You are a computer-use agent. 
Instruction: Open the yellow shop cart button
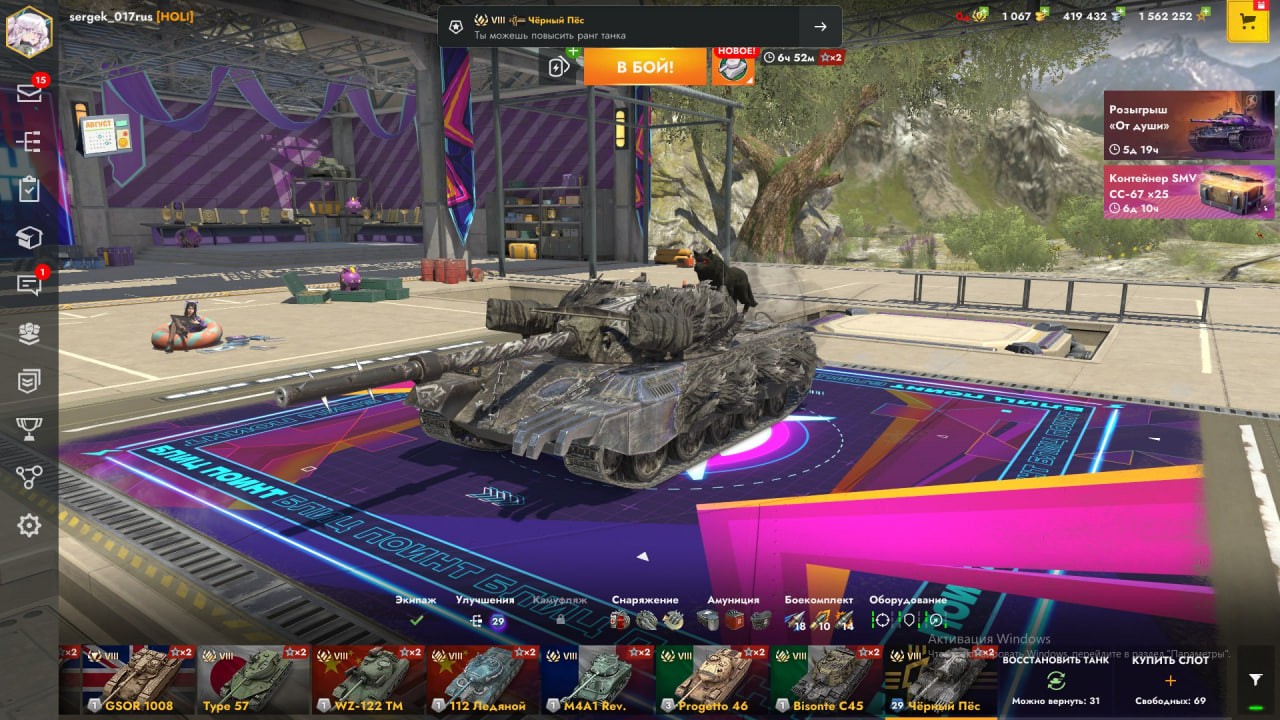point(1247,22)
